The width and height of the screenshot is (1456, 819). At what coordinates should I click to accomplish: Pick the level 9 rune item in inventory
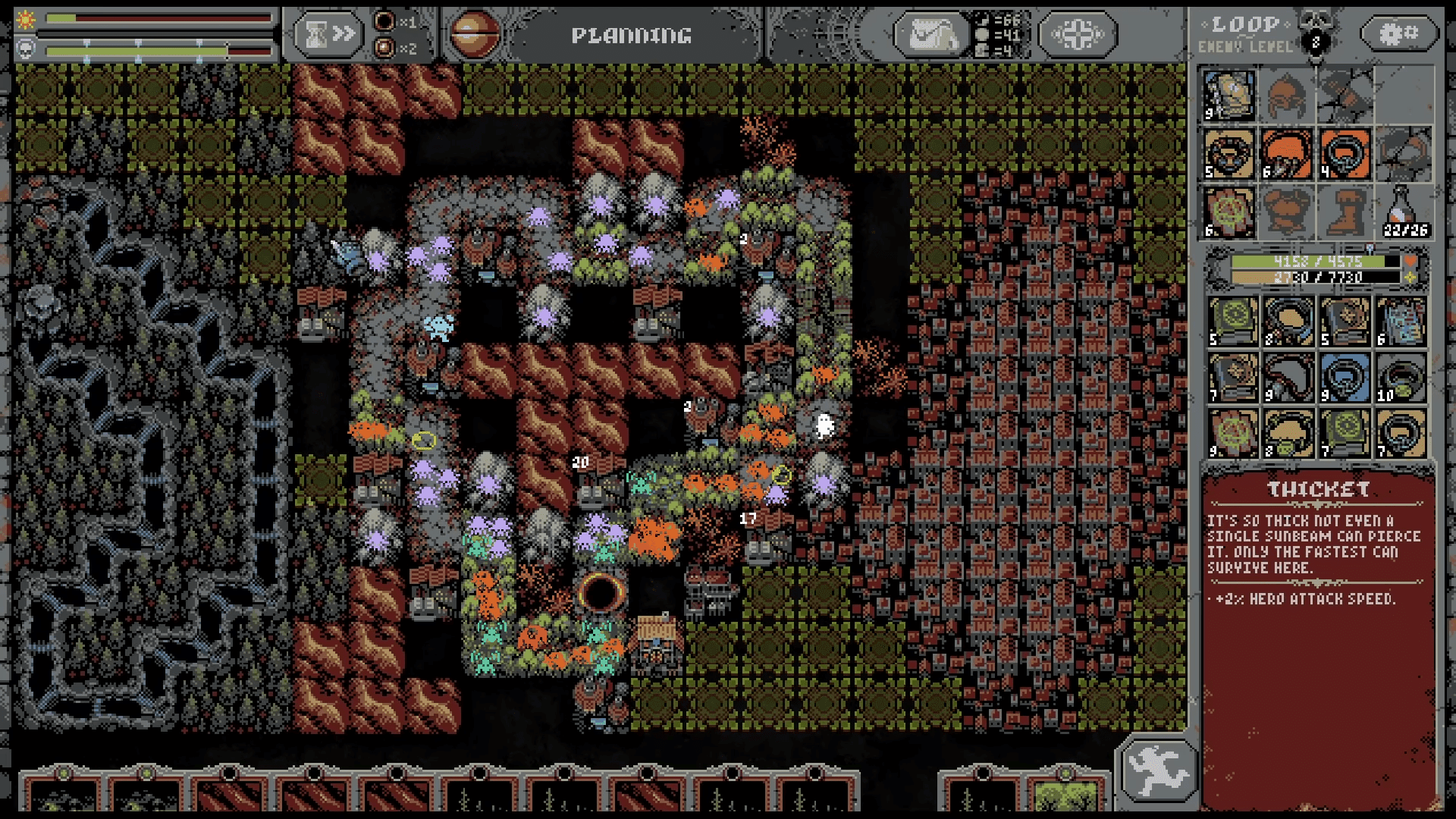coord(1233,433)
